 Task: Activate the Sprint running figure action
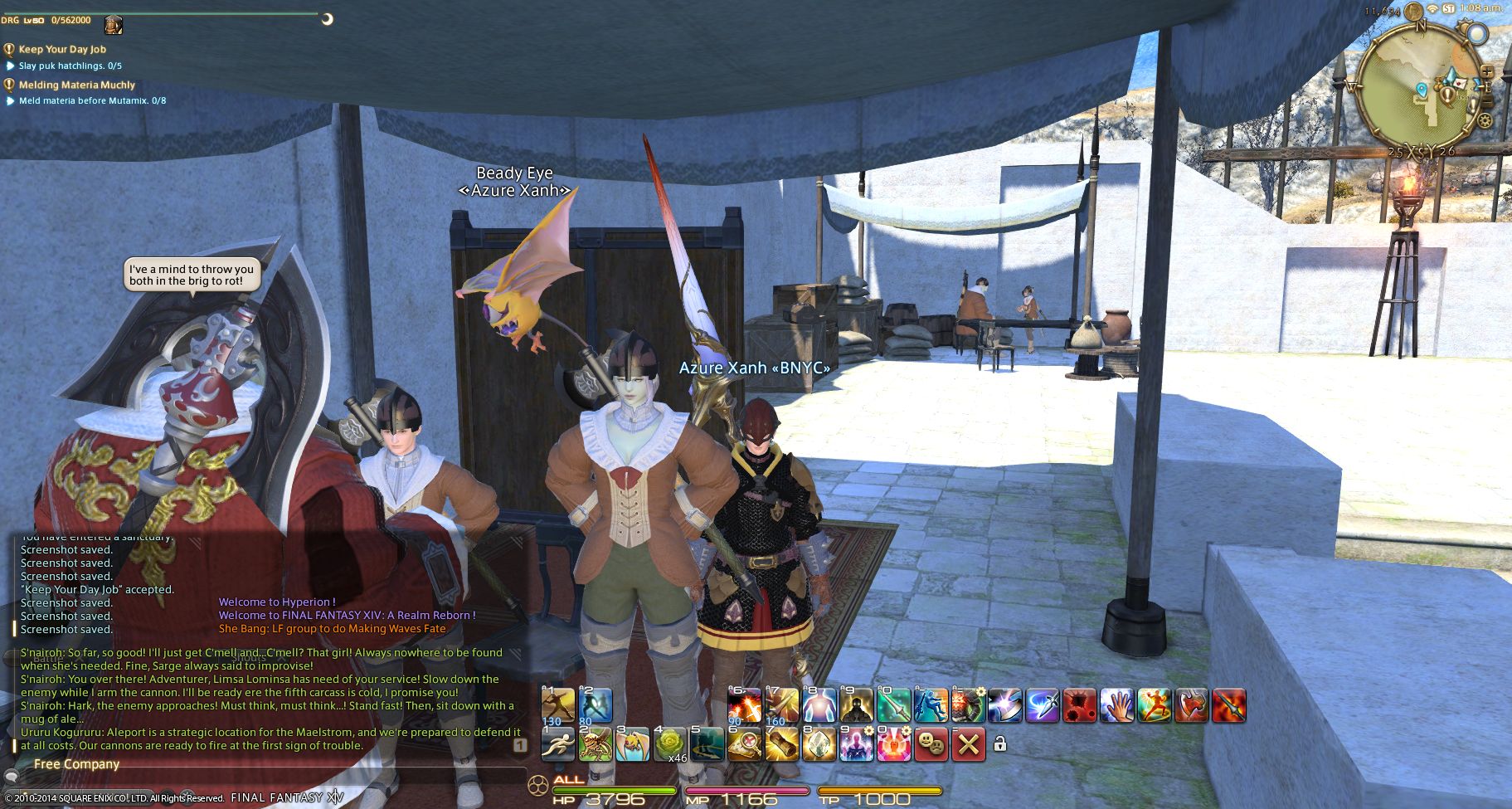click(557, 744)
